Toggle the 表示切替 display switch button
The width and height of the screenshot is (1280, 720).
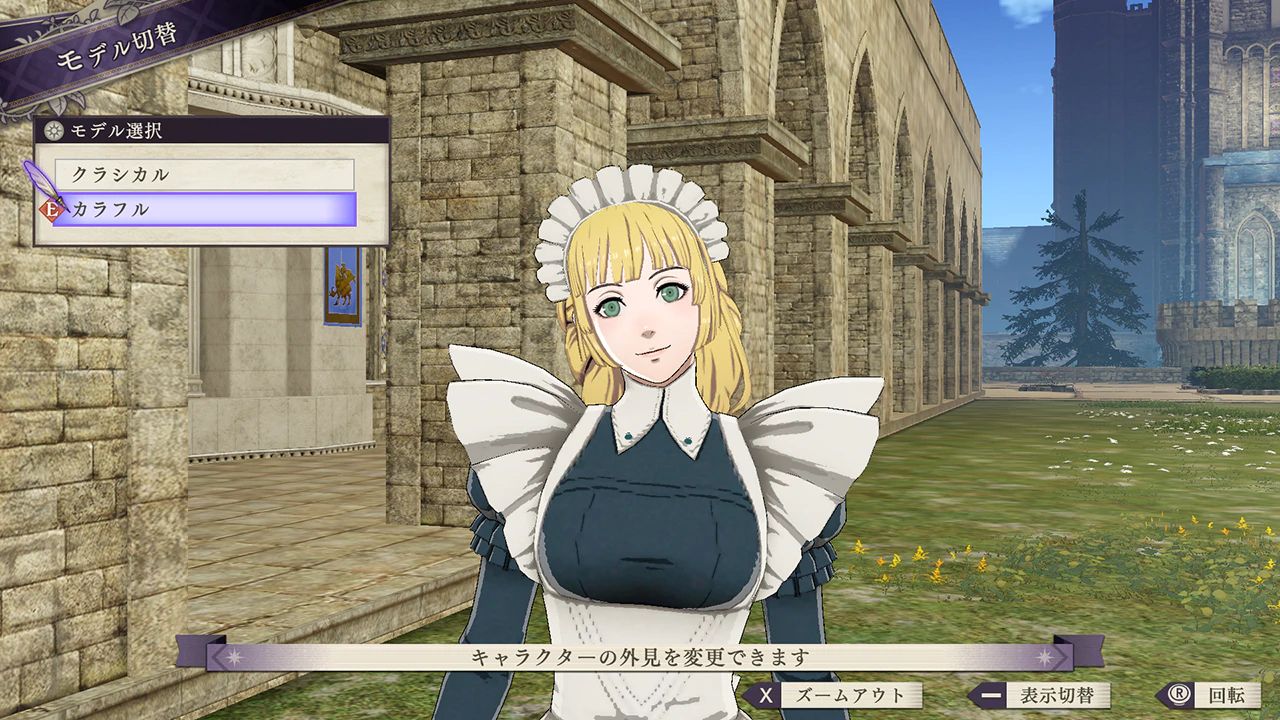(1040, 695)
